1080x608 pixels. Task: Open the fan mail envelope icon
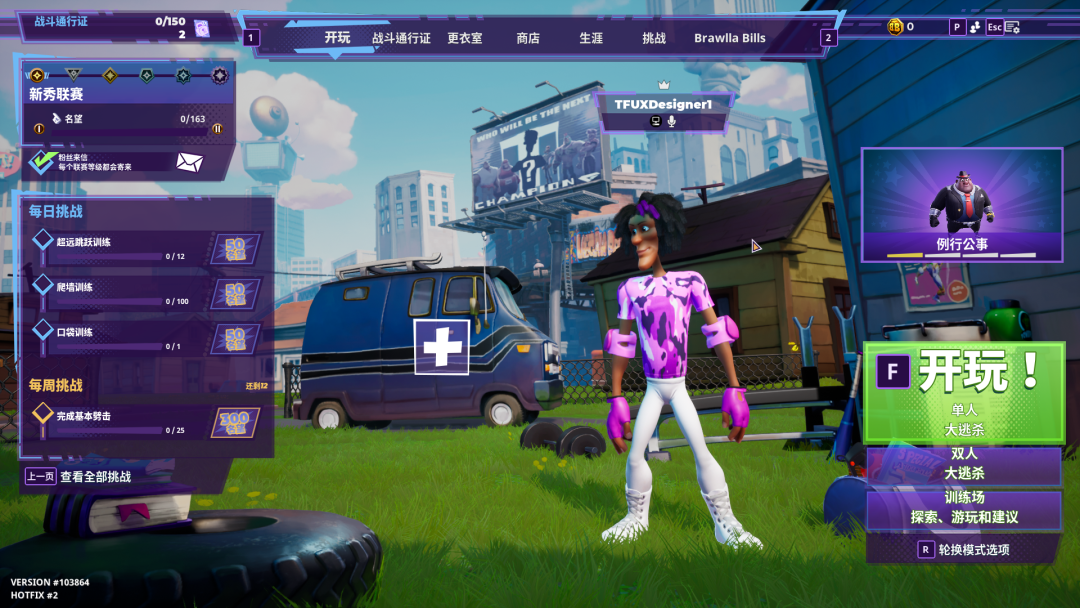[x=190, y=162]
